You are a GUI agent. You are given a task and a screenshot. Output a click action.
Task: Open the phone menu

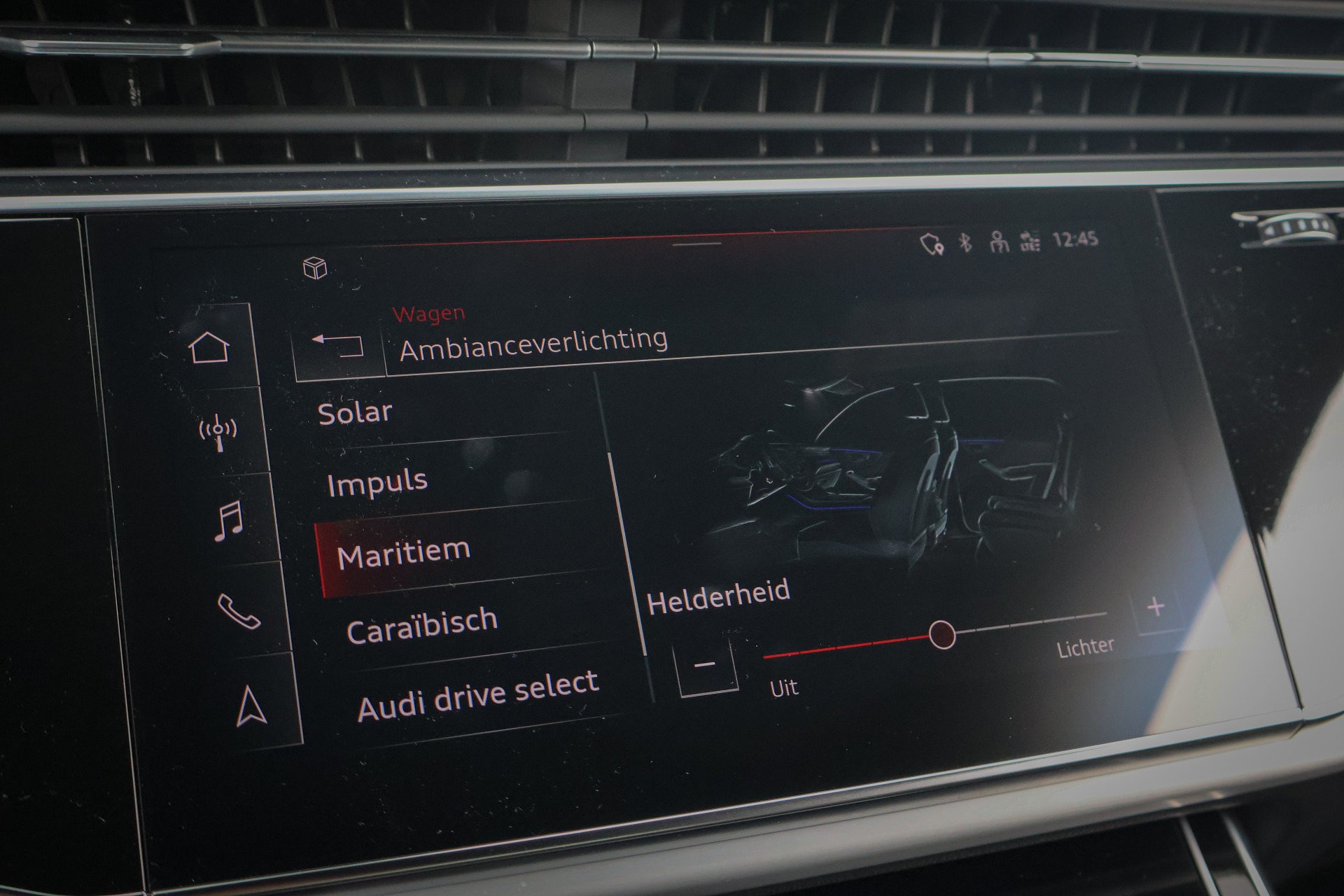[x=239, y=611]
